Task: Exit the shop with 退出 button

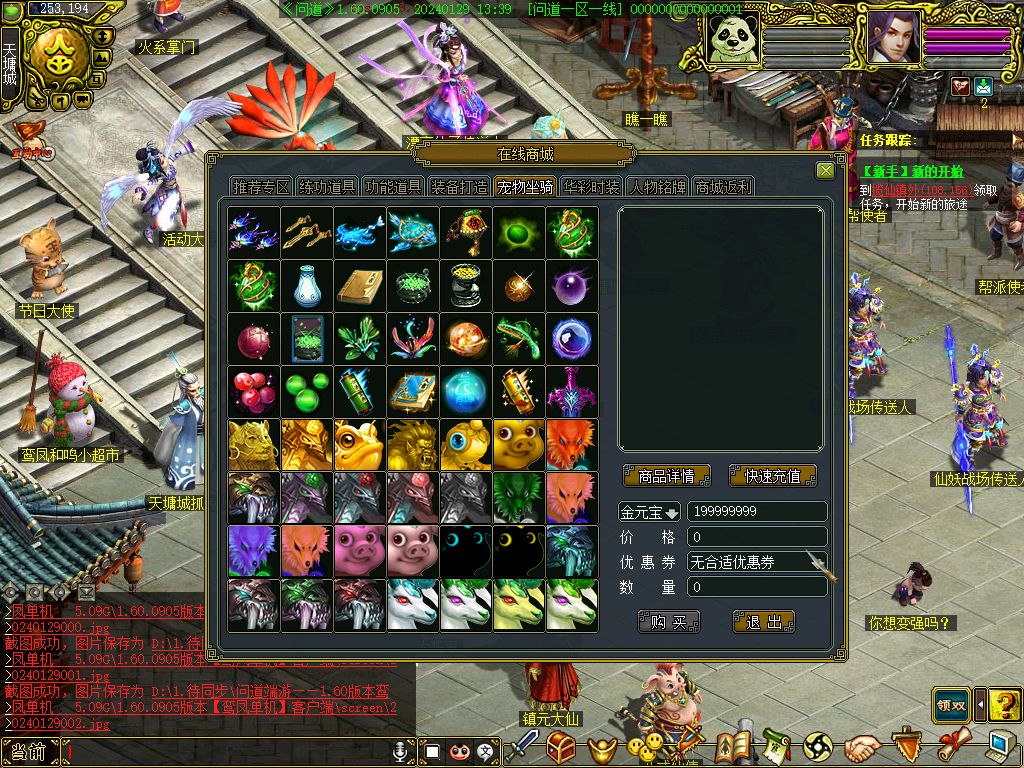Action: click(763, 622)
